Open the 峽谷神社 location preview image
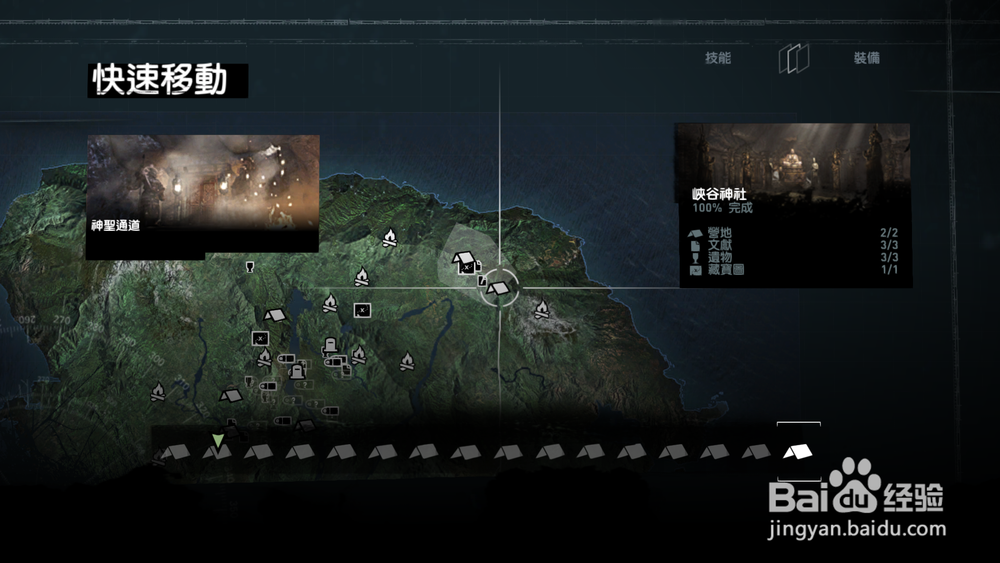 pos(793,162)
